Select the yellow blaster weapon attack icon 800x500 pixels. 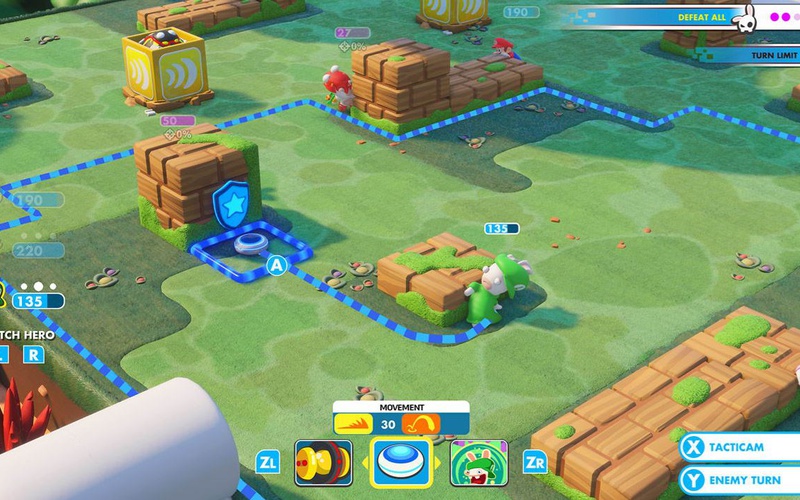click(x=323, y=463)
